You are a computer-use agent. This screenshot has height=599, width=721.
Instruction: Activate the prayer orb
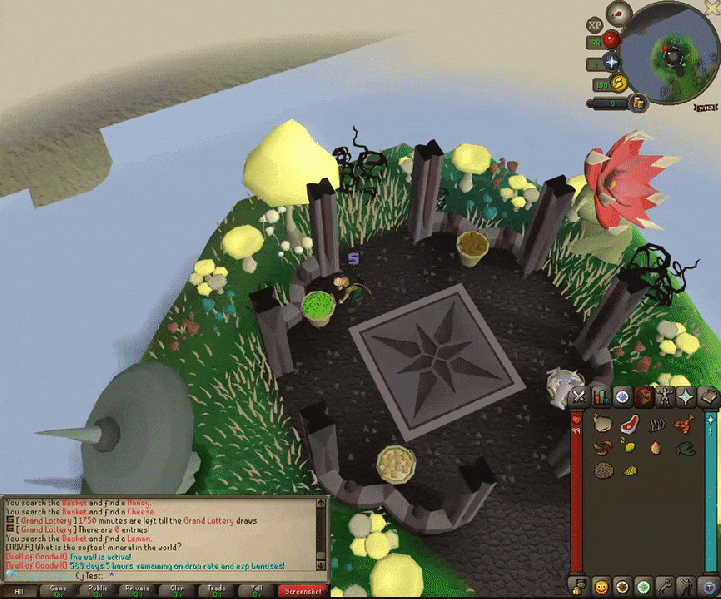pyautogui.click(x=611, y=62)
